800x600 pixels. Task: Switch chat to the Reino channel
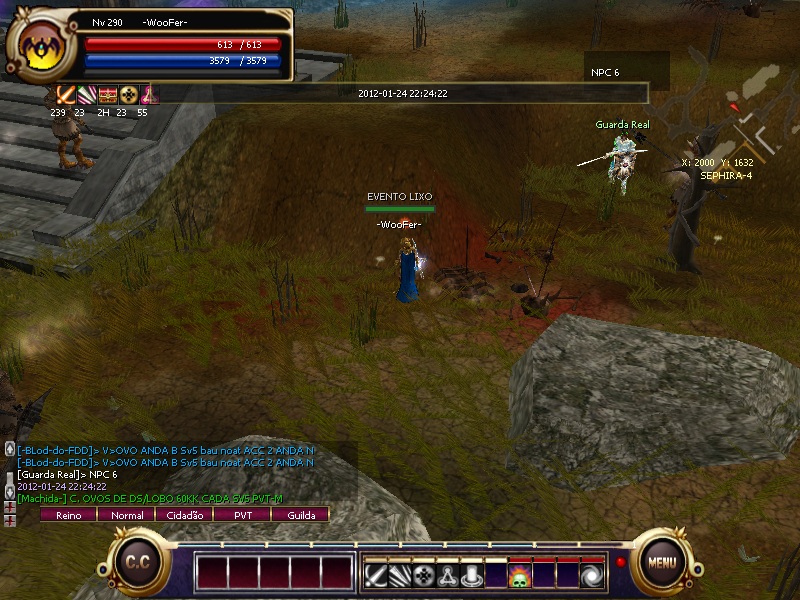(x=68, y=515)
